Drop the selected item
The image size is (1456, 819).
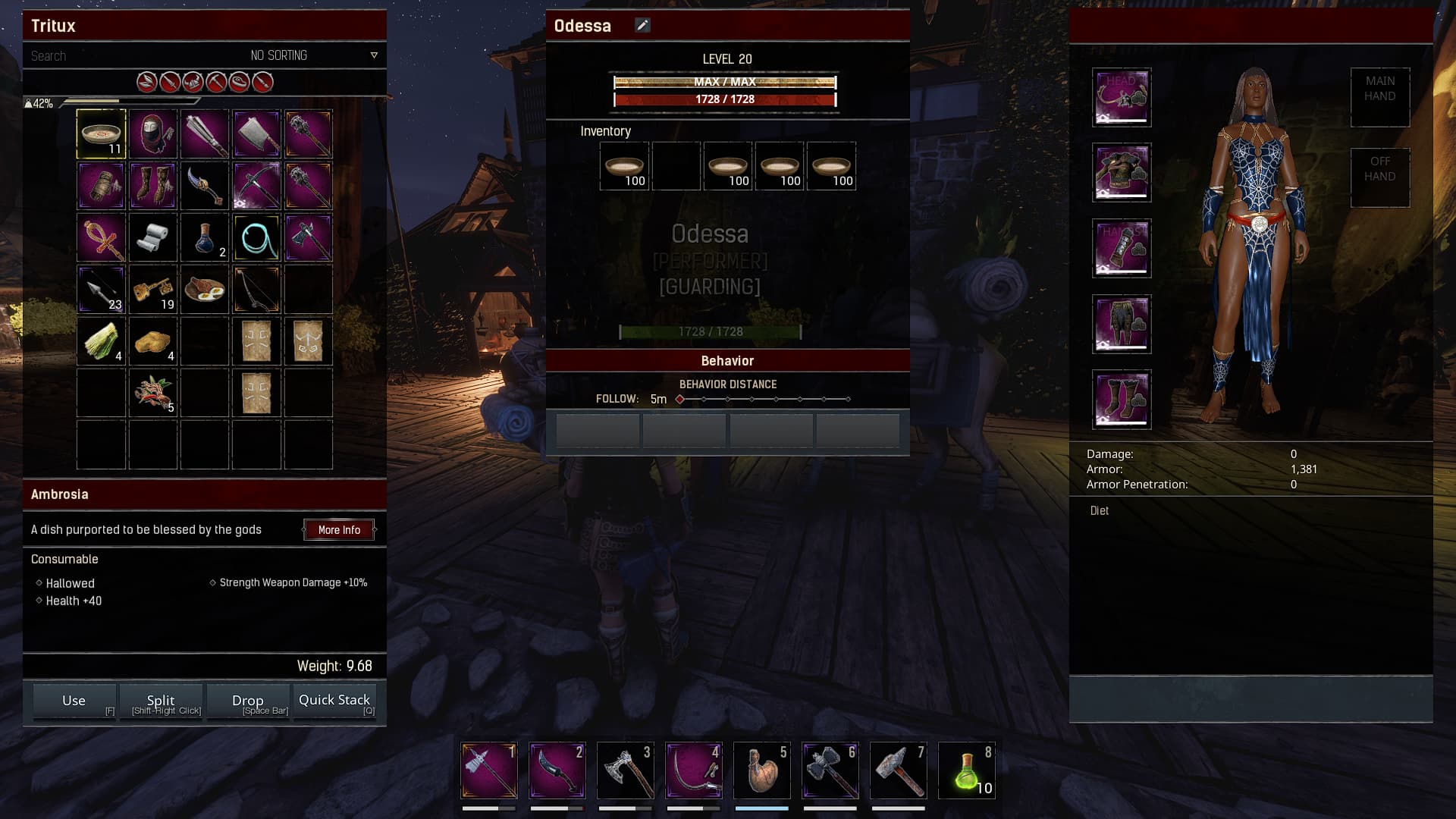click(248, 701)
